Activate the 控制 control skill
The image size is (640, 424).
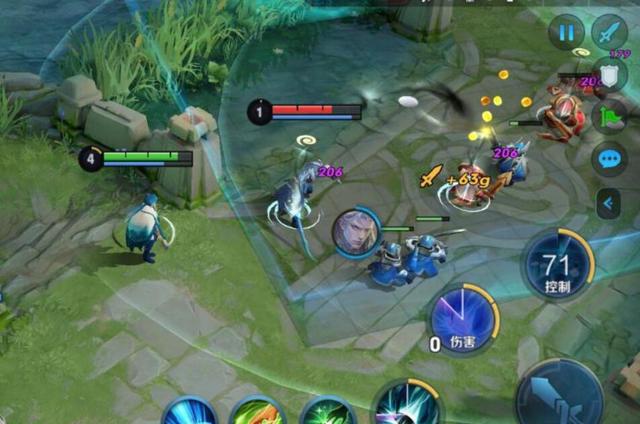click(559, 266)
